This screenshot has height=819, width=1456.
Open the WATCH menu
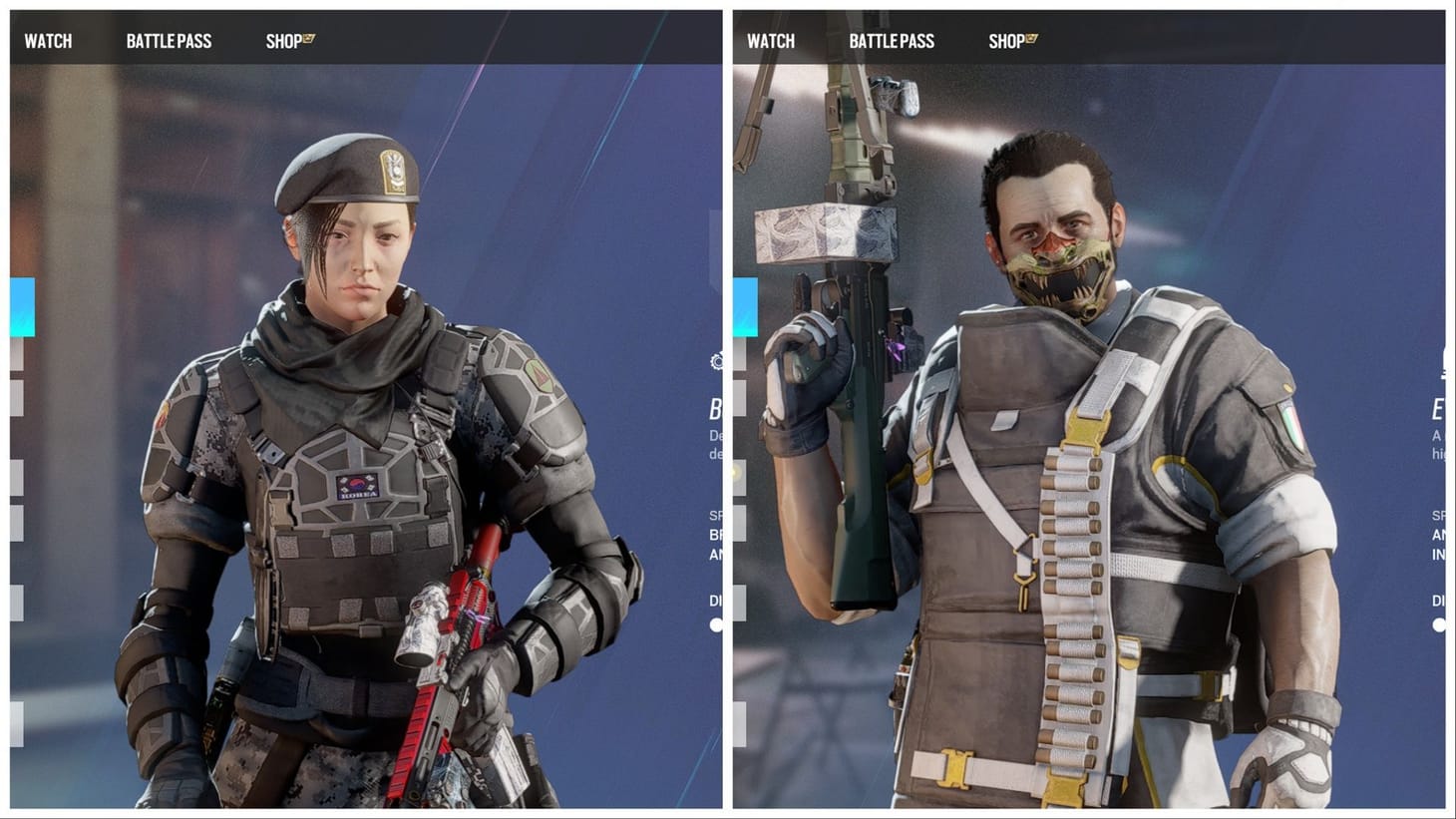pos(48,40)
